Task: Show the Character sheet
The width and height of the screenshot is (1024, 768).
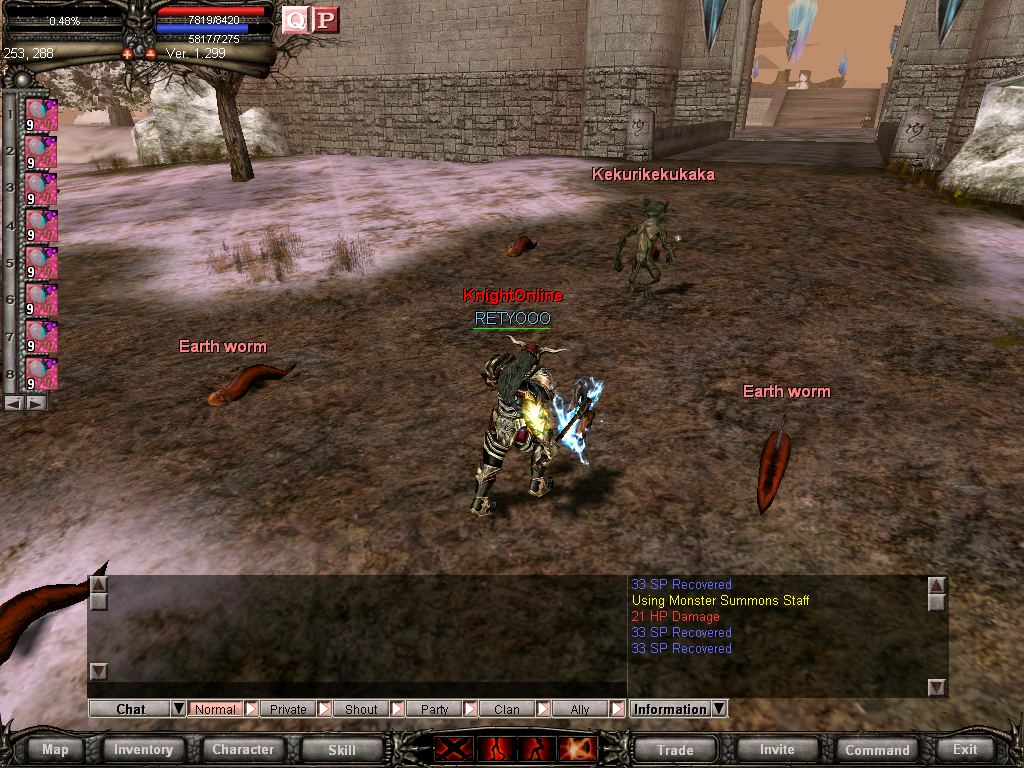Action: (x=243, y=749)
